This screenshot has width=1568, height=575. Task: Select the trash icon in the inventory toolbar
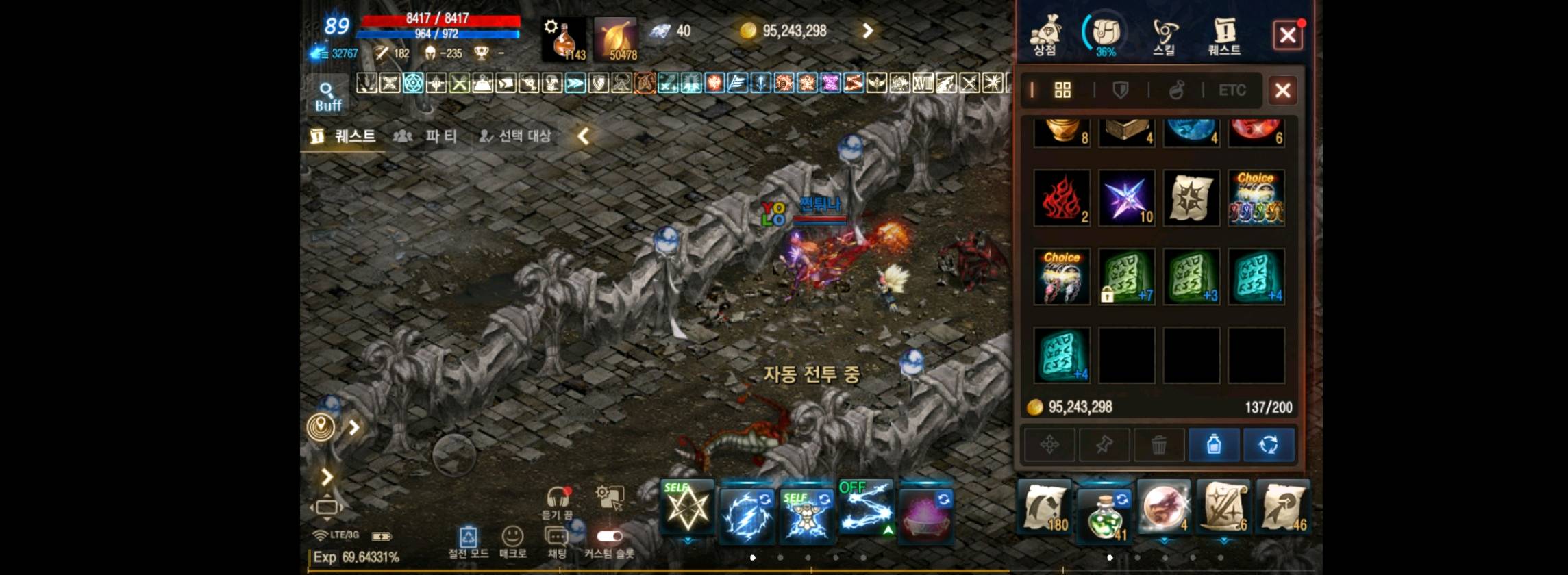click(x=1159, y=444)
